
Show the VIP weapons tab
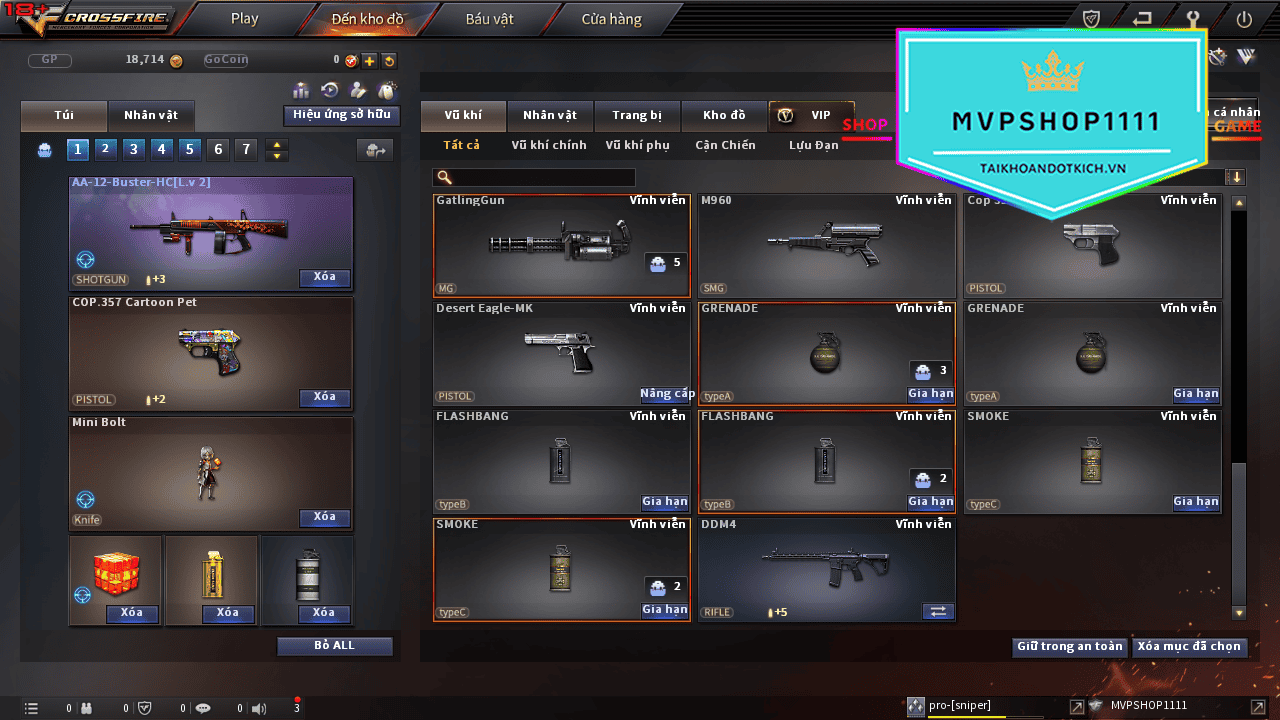pos(811,115)
